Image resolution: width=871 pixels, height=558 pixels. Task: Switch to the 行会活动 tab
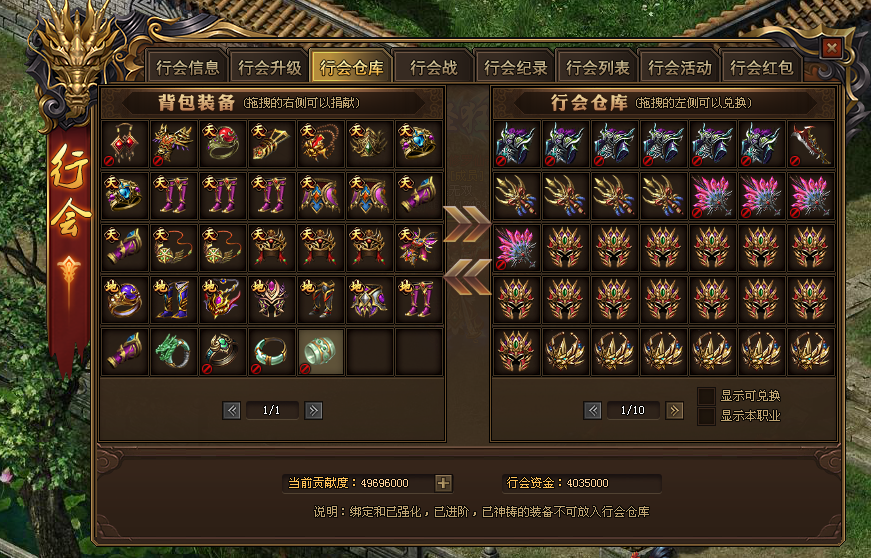point(680,68)
